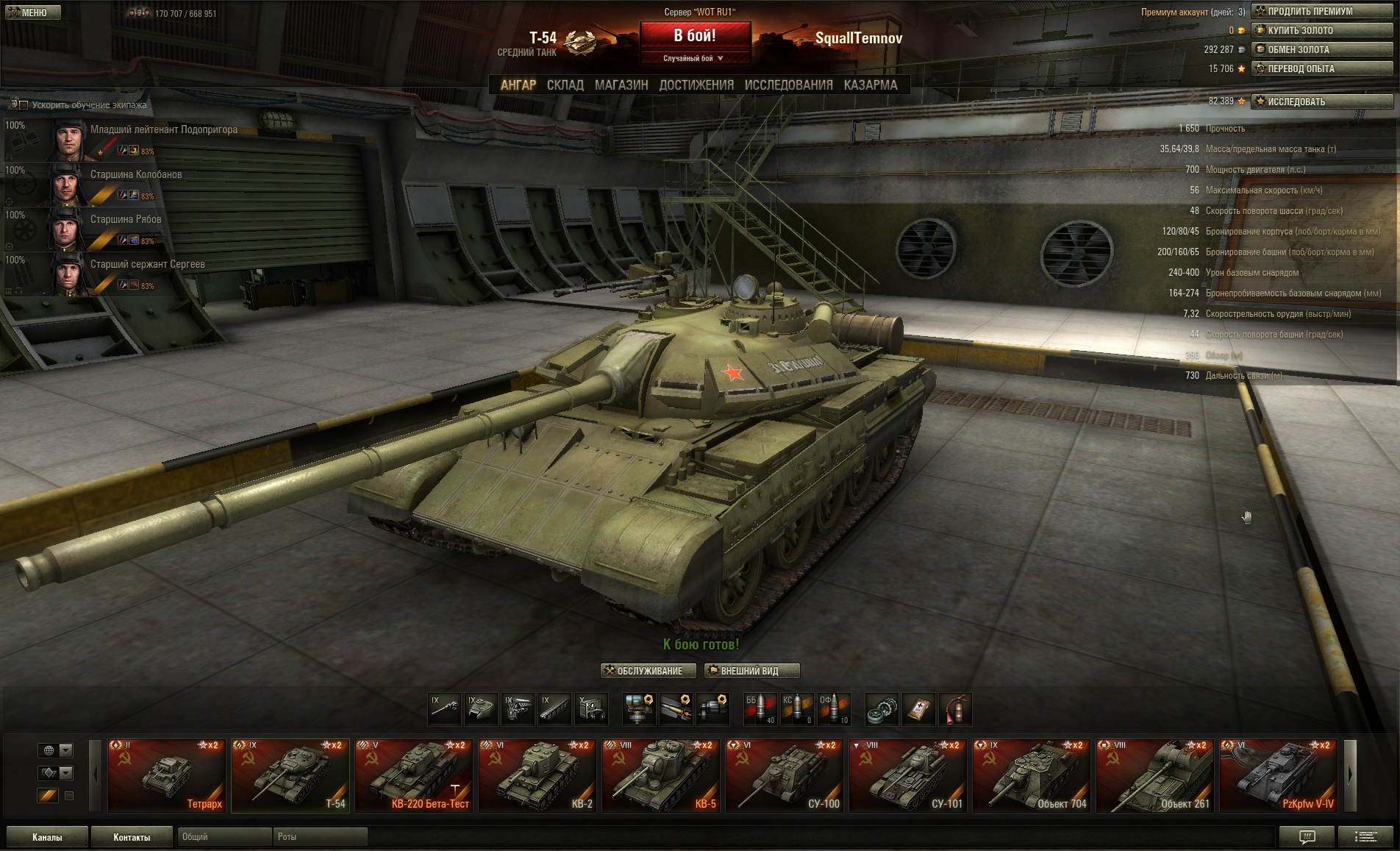Toggle Ускорить обучение экипажа checkbox
This screenshot has width=1400, height=851.
pos(24,105)
